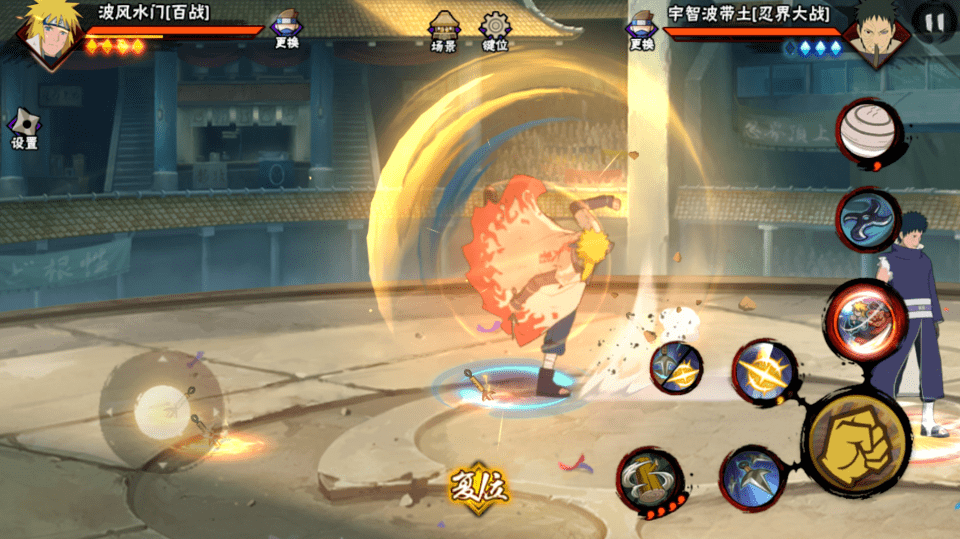Open the 键位 key layout gear
Image resolution: width=960 pixels, height=539 pixels.
pos(494,31)
